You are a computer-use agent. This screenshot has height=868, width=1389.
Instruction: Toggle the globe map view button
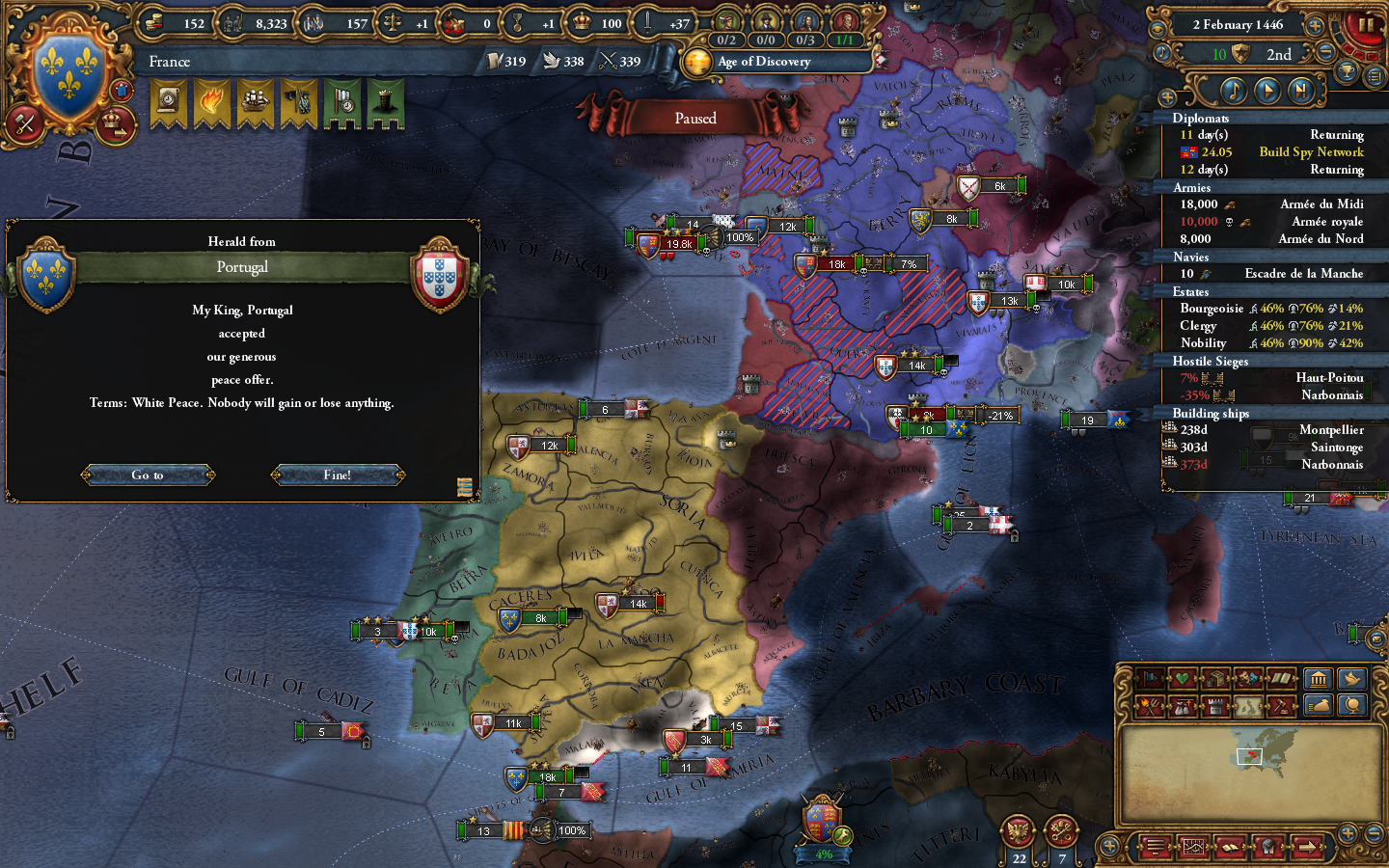pos(1352,705)
